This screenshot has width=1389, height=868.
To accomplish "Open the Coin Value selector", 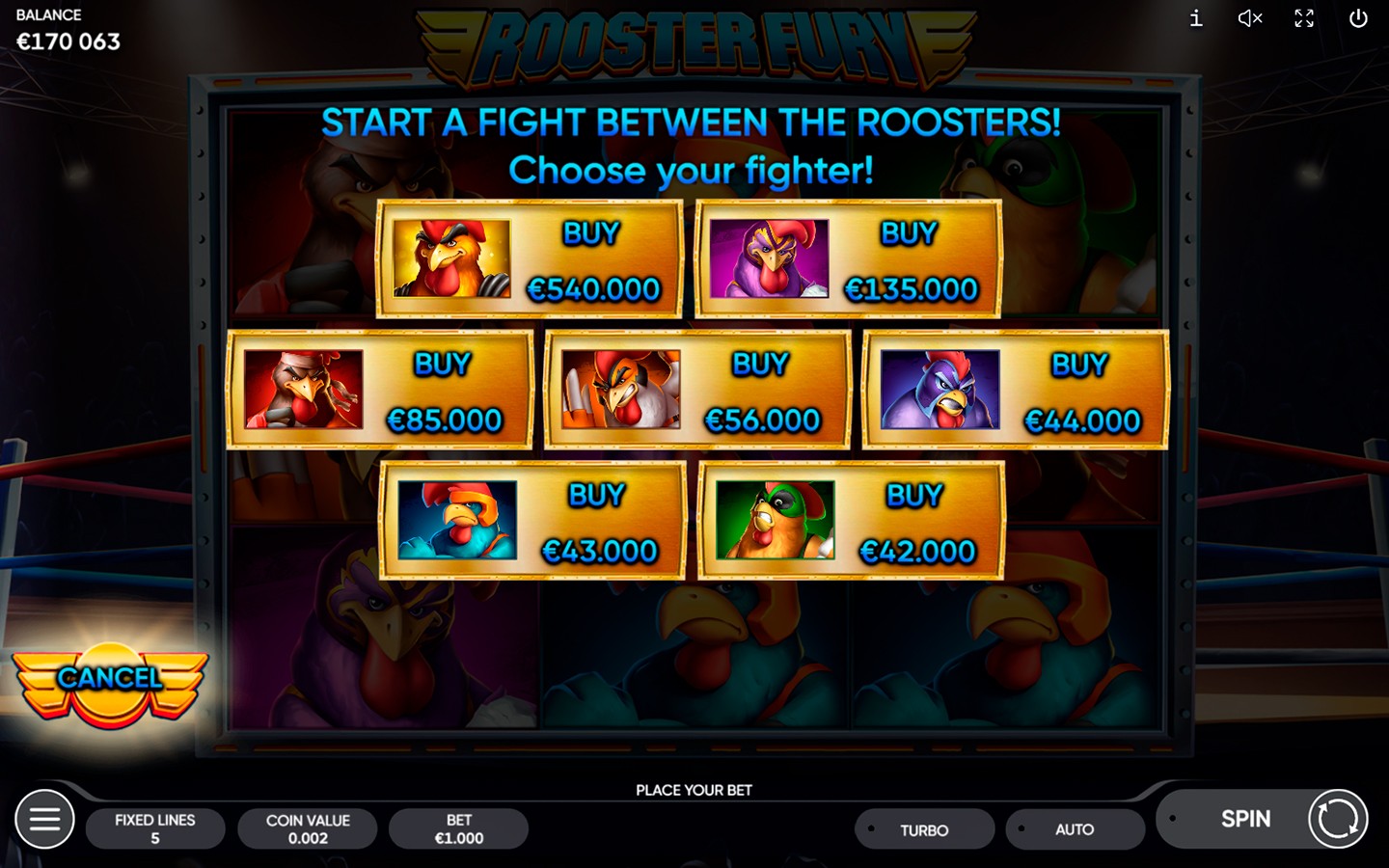I will coord(307,828).
